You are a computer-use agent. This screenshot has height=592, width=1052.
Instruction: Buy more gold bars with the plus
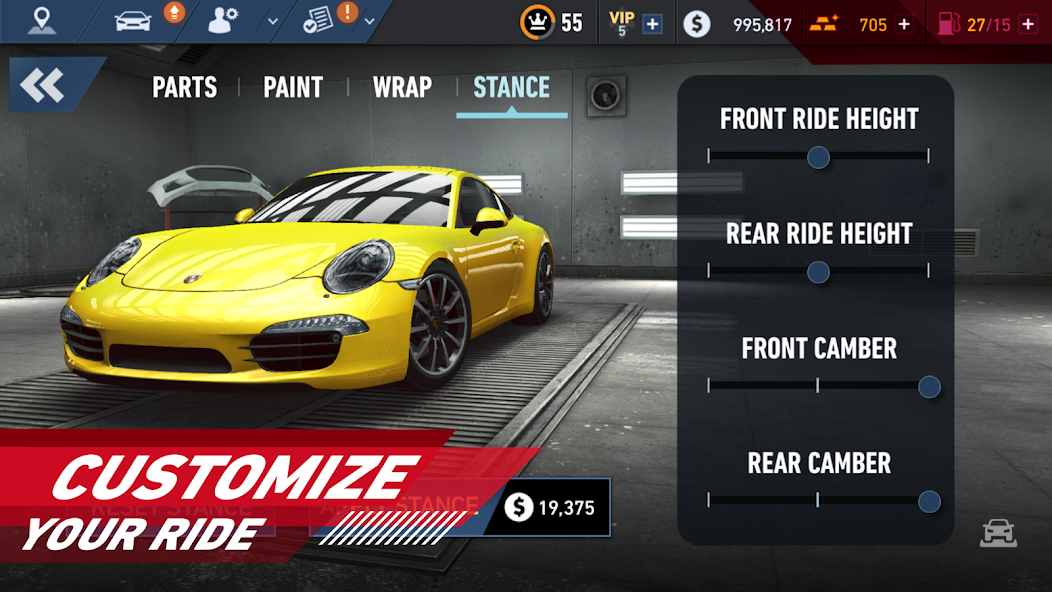click(905, 24)
